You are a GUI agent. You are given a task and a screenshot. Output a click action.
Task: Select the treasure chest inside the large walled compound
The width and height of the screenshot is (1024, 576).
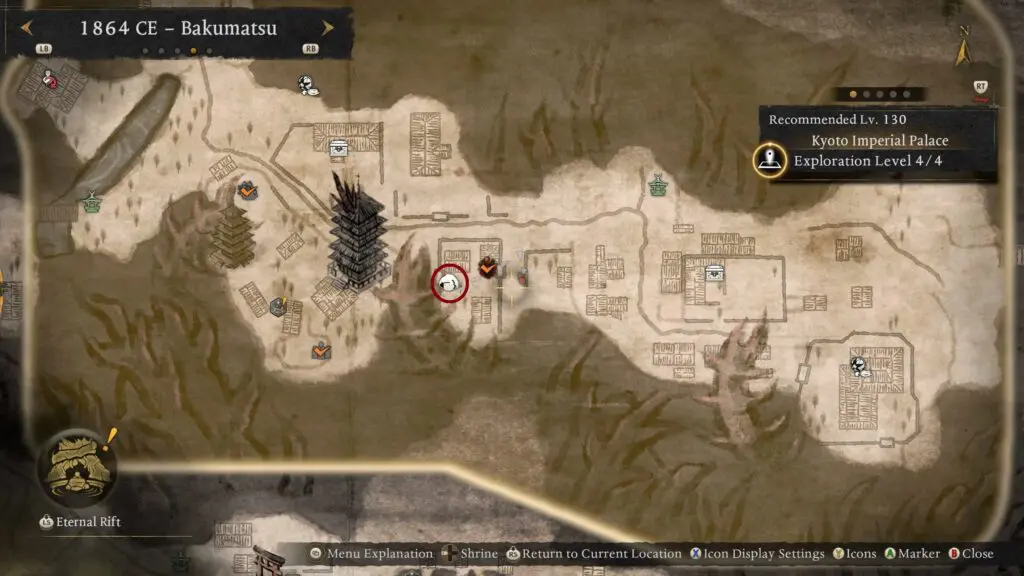pyautogui.click(x=715, y=272)
